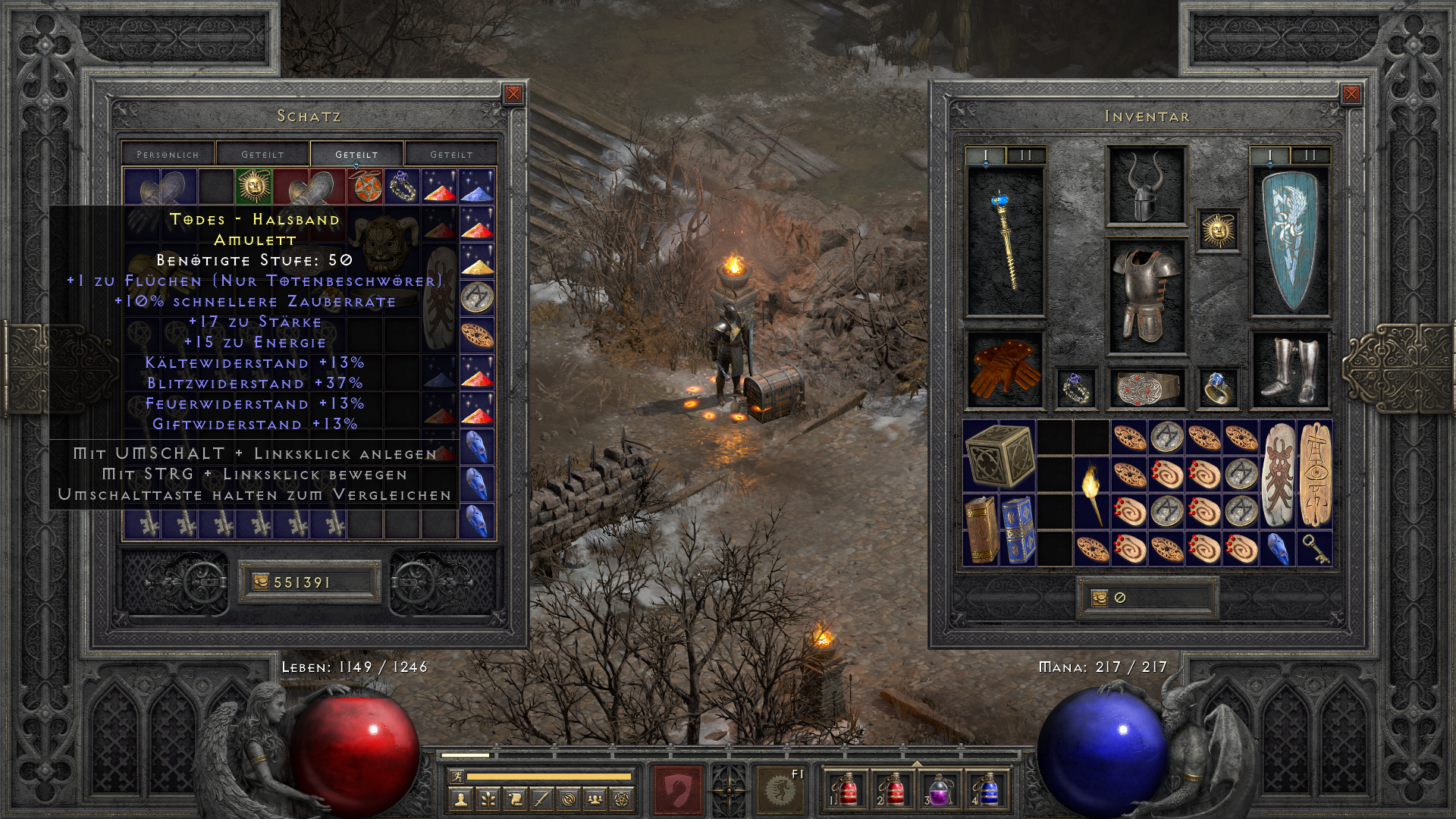The image size is (1456, 819).
Task: Select the blue heraldic shield slot
Action: [x=1289, y=241]
